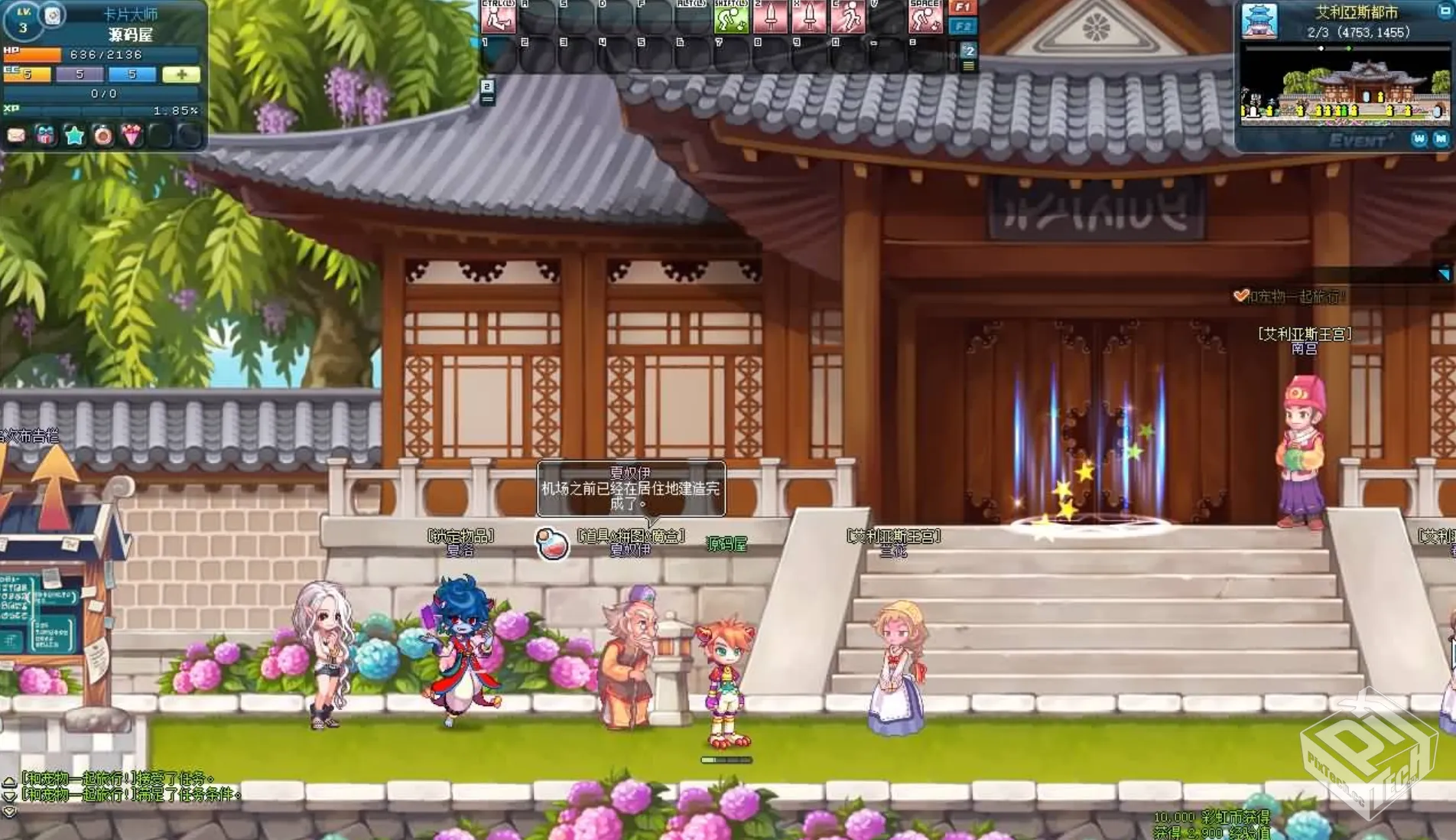Click the minimap M button
Viewport: 1456px width, 840px height.
point(1441,138)
